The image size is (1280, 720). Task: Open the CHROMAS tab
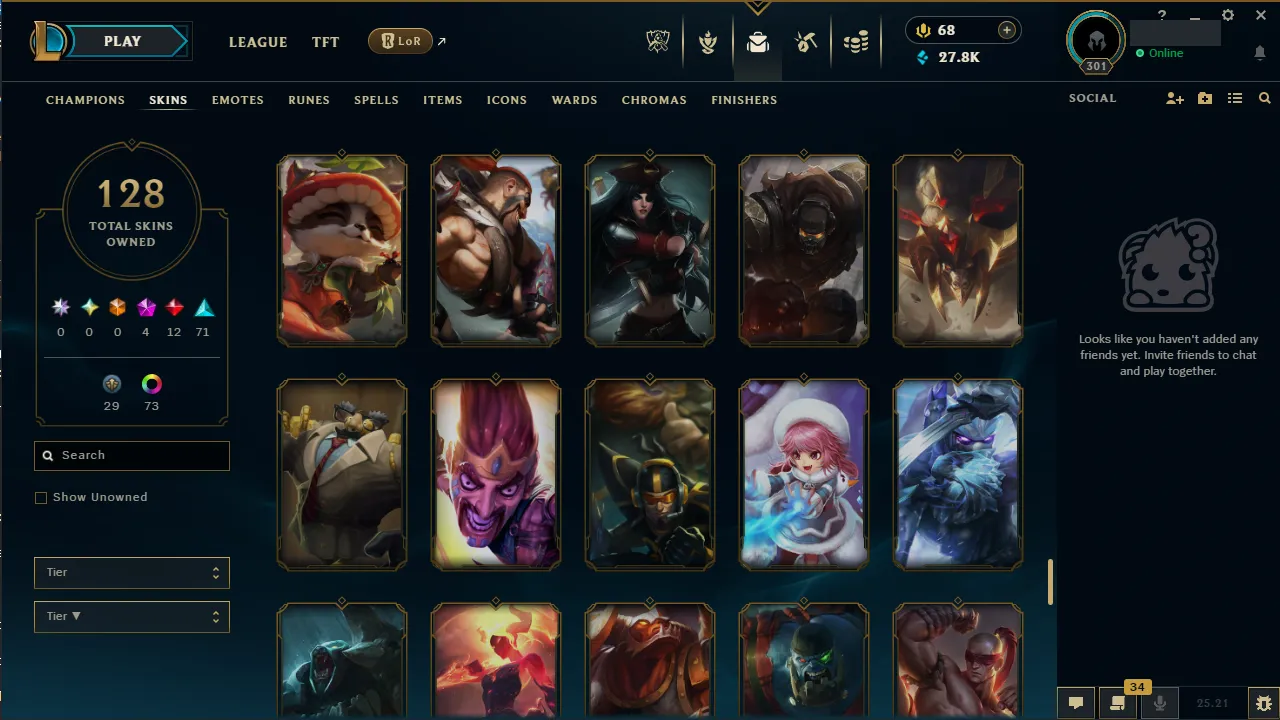click(x=654, y=100)
